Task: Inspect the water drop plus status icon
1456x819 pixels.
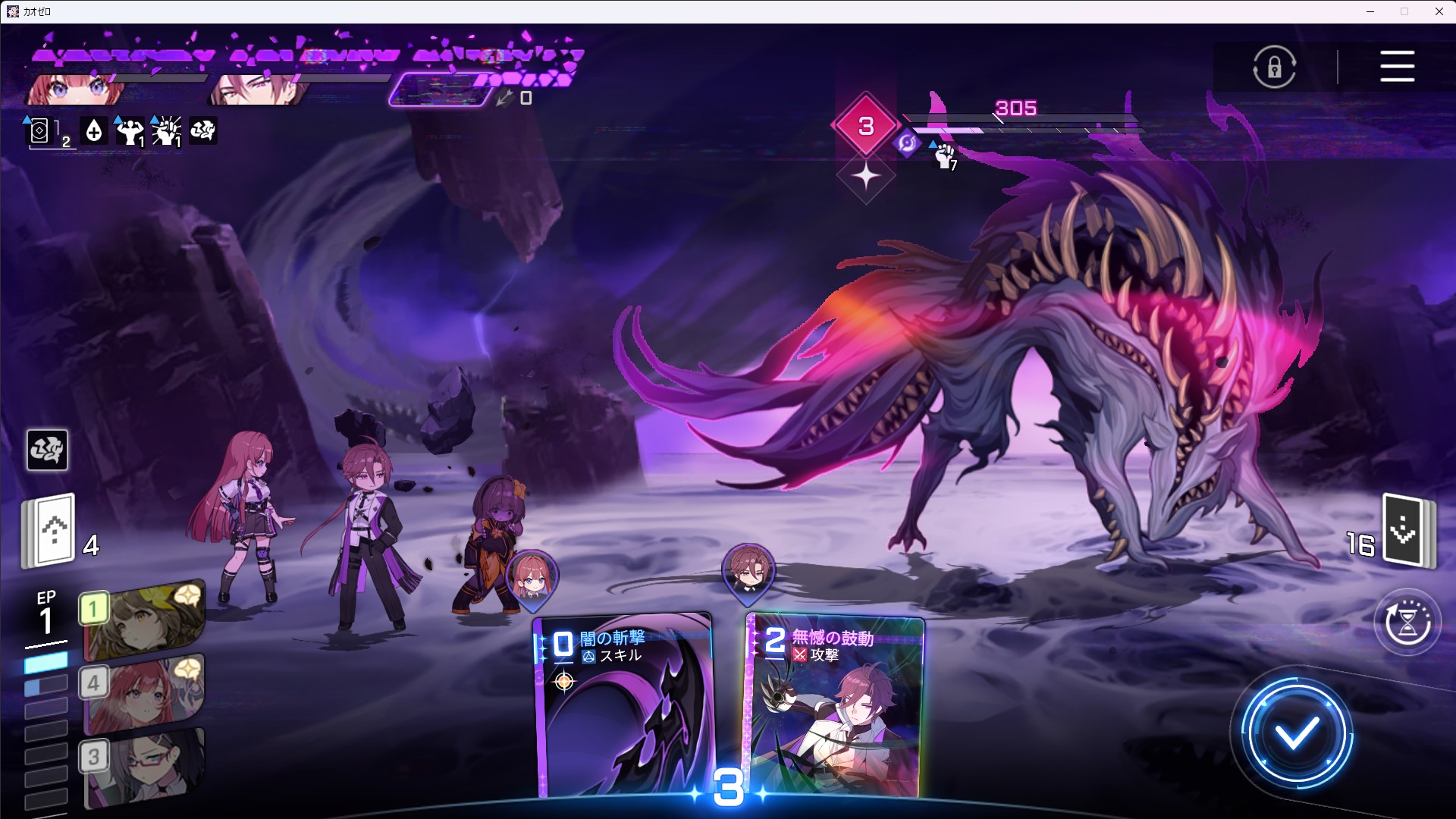Action: tap(94, 131)
